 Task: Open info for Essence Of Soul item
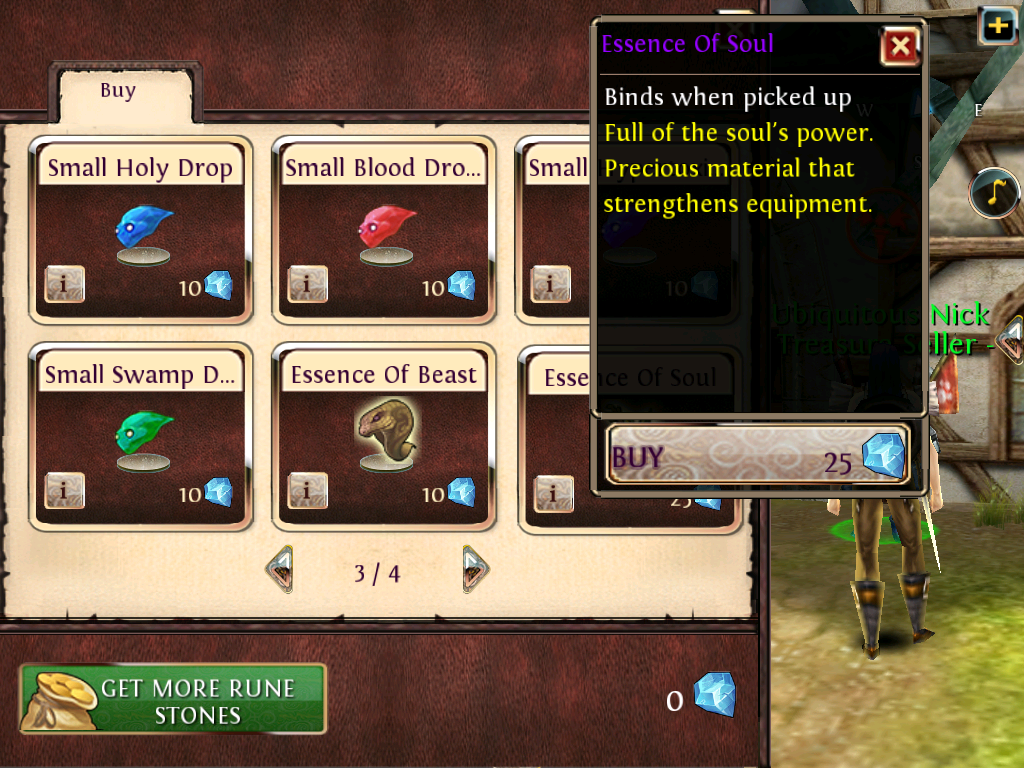click(x=553, y=493)
